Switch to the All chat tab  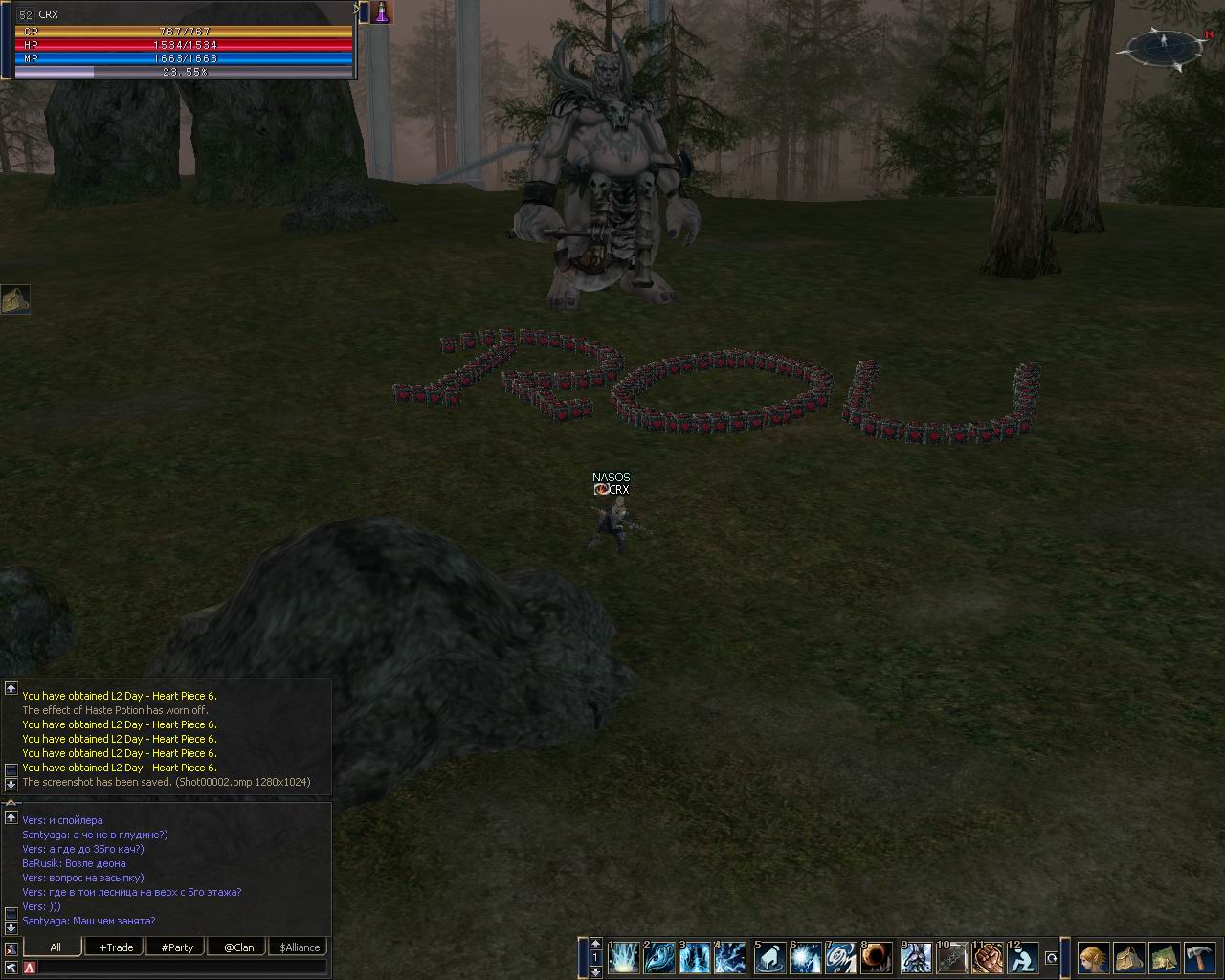pyautogui.click(x=56, y=947)
